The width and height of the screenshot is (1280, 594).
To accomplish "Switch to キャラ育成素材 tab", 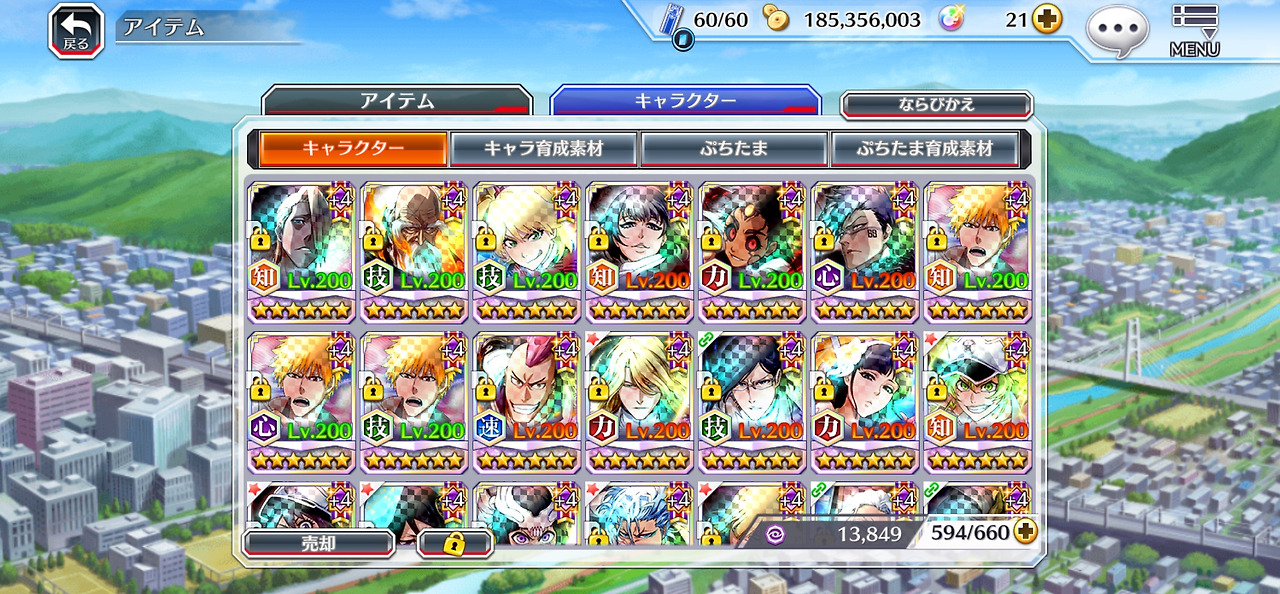I will point(543,148).
